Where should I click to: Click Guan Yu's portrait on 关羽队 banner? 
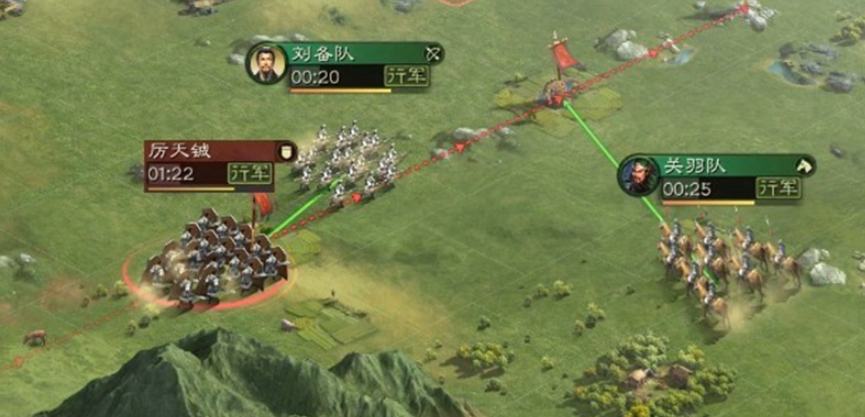click(x=637, y=176)
